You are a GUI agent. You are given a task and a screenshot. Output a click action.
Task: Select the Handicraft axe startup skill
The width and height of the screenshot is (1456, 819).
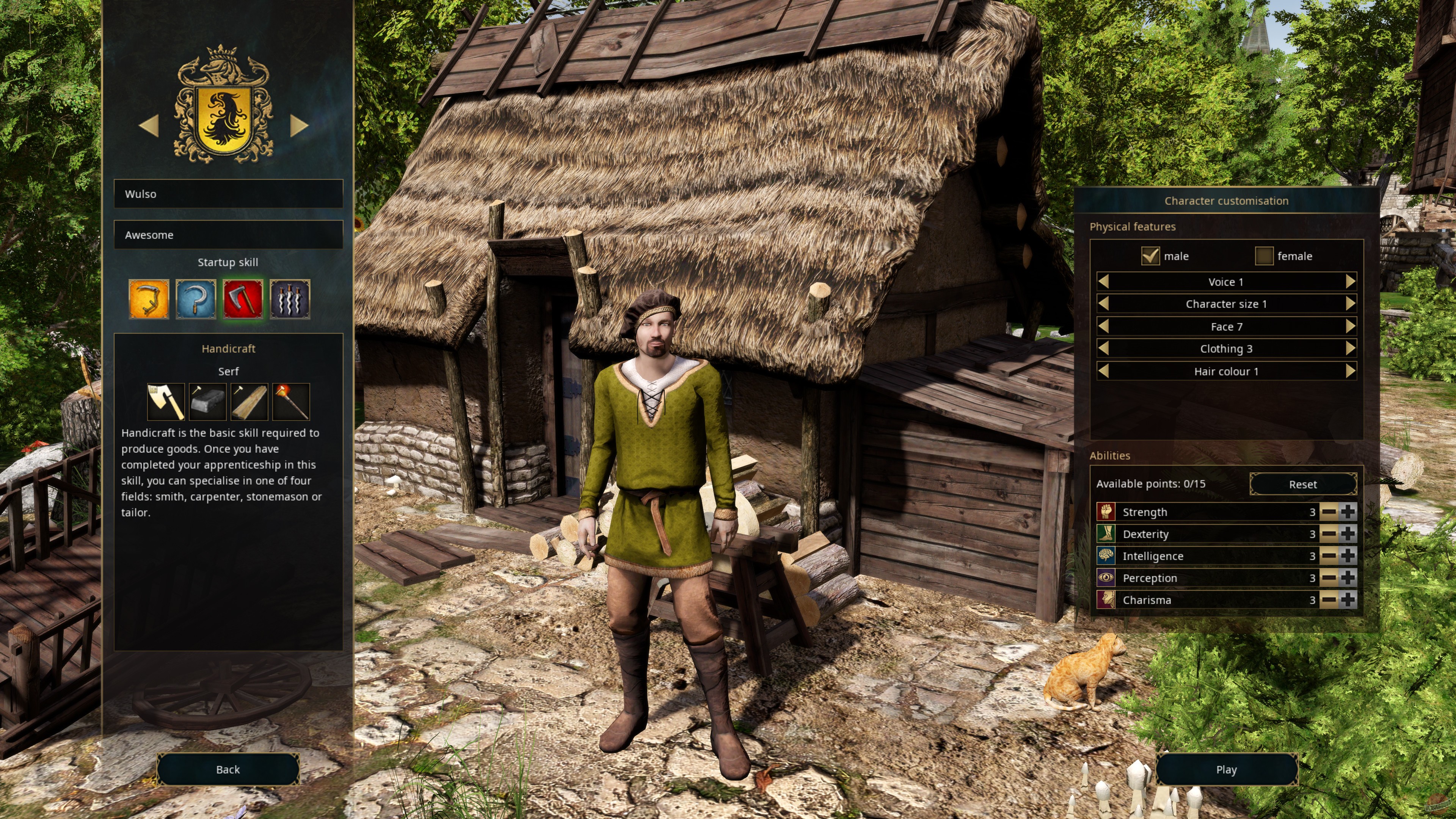tap(243, 299)
